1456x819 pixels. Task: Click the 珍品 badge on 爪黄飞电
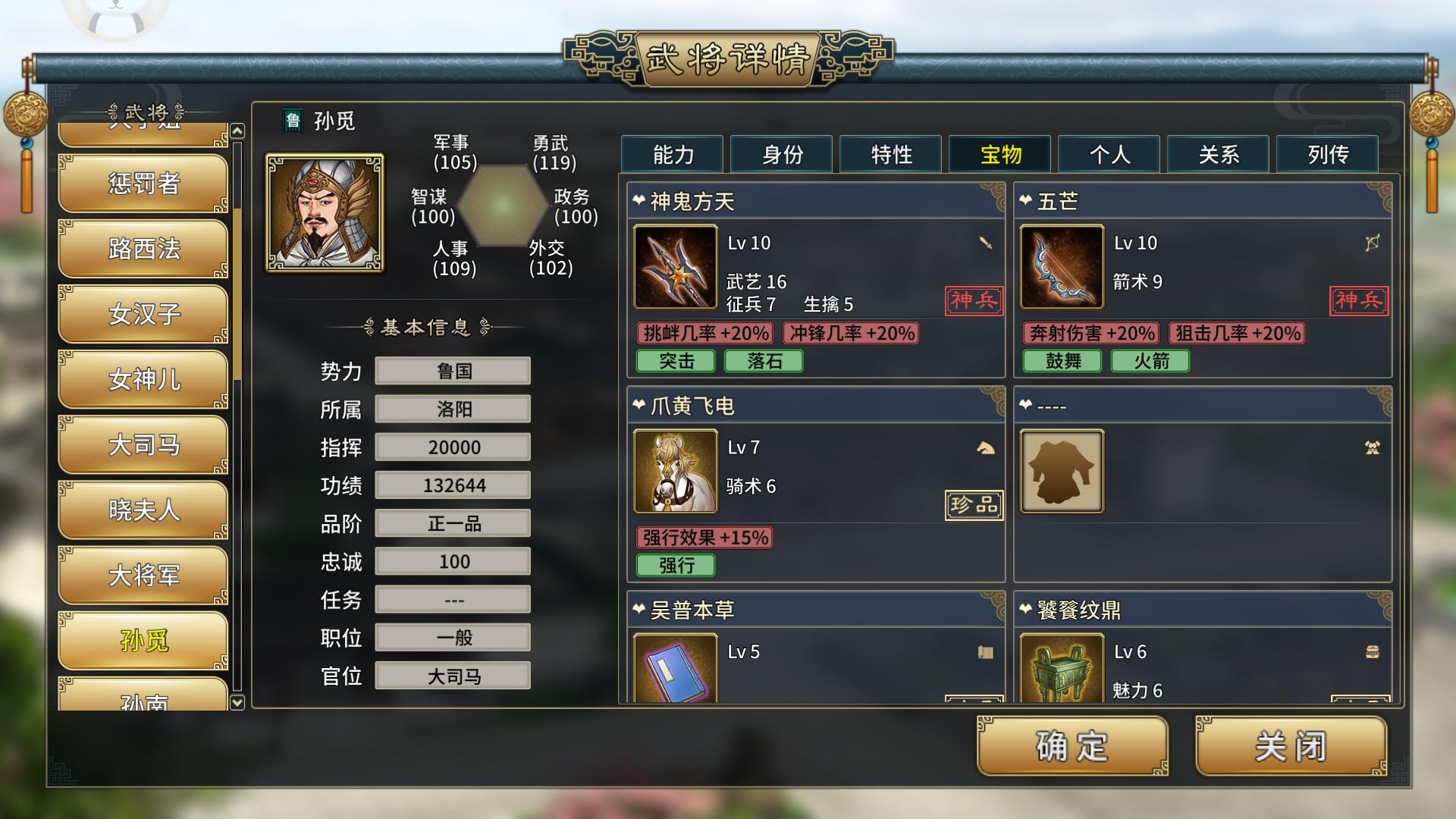pyautogui.click(x=974, y=504)
